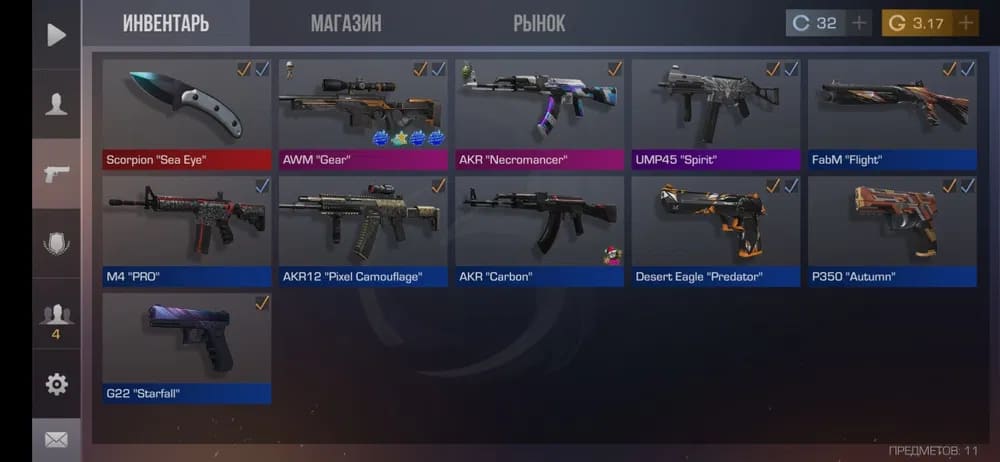Viewport: 1000px width, 462px height.
Task: Open the clan shield icon
Action: (56, 243)
